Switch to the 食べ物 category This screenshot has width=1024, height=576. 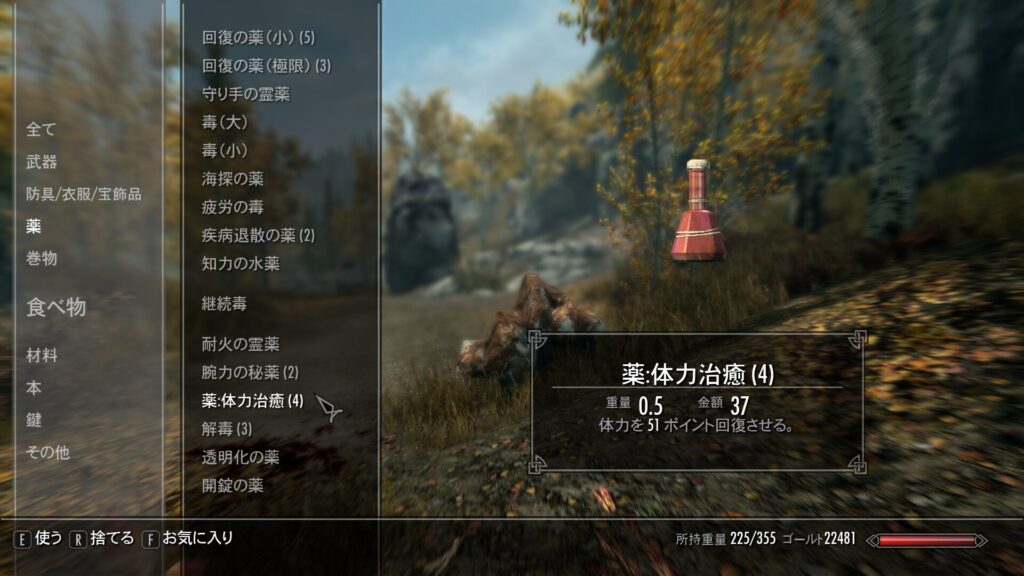(x=56, y=307)
